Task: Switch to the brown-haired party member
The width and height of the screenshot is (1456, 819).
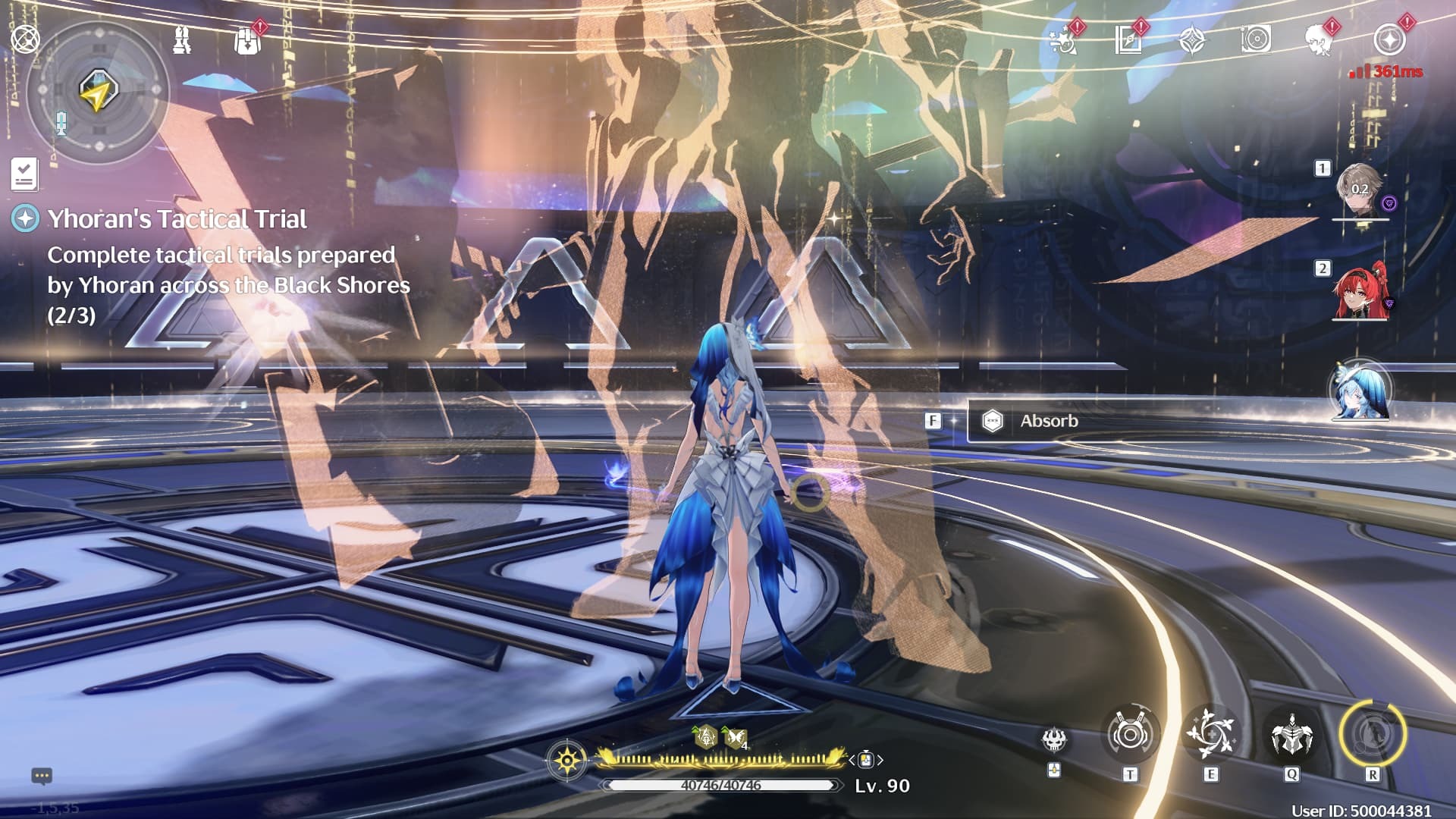Action: [x=1360, y=190]
